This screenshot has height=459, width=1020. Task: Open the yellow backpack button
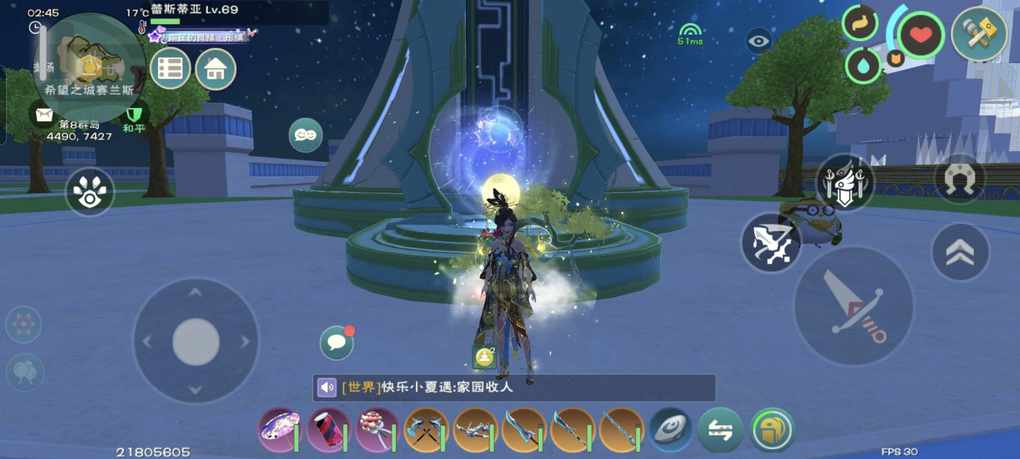click(771, 430)
